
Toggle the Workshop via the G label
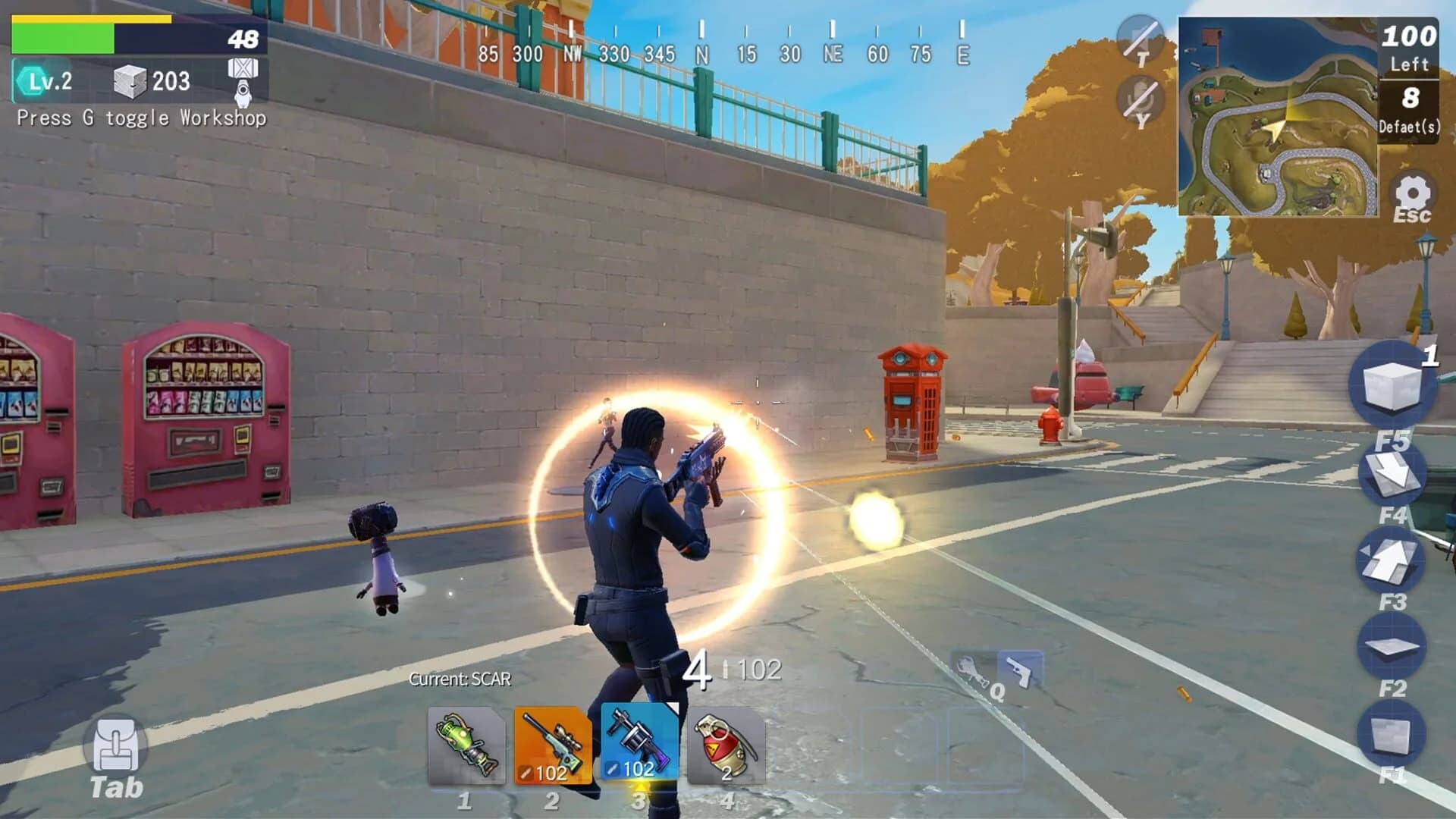(x=142, y=119)
